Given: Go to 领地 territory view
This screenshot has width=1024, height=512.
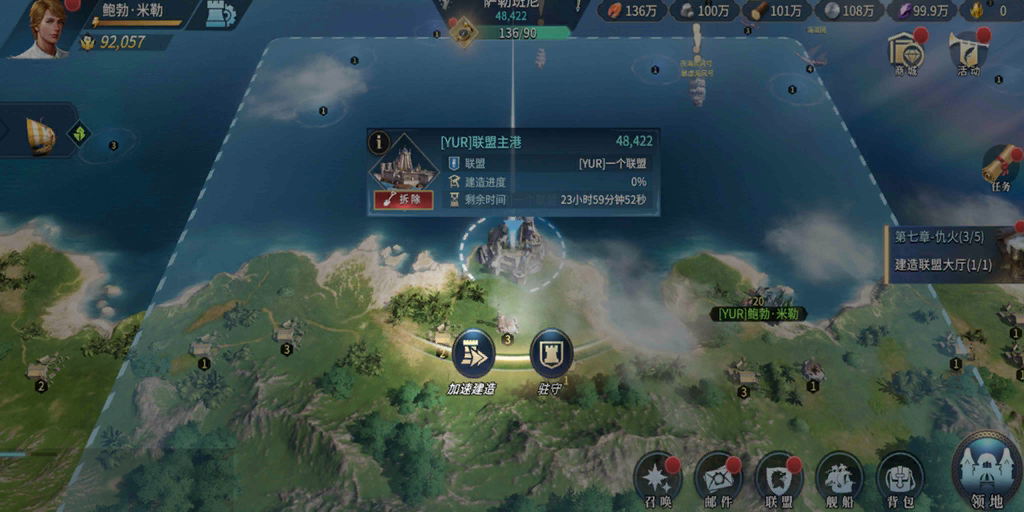Looking at the screenshot, I should pyautogui.click(x=985, y=470).
